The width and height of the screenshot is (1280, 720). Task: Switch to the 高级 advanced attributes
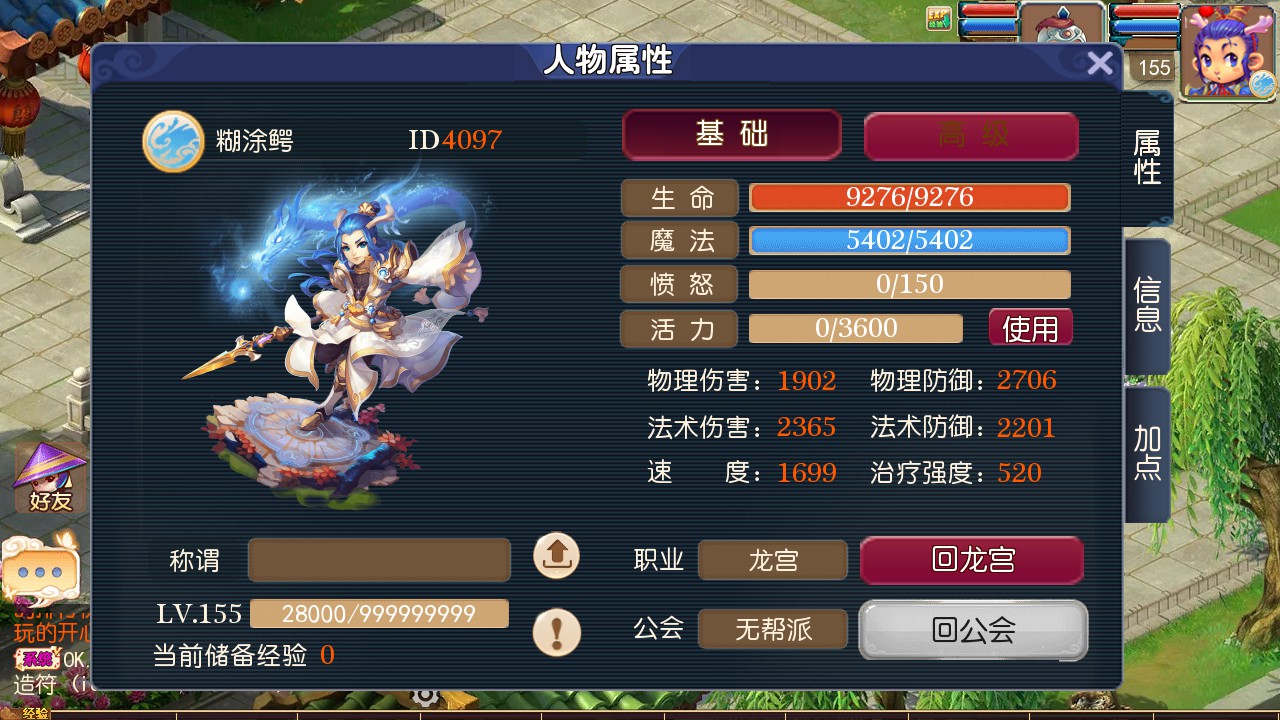pyautogui.click(x=971, y=136)
